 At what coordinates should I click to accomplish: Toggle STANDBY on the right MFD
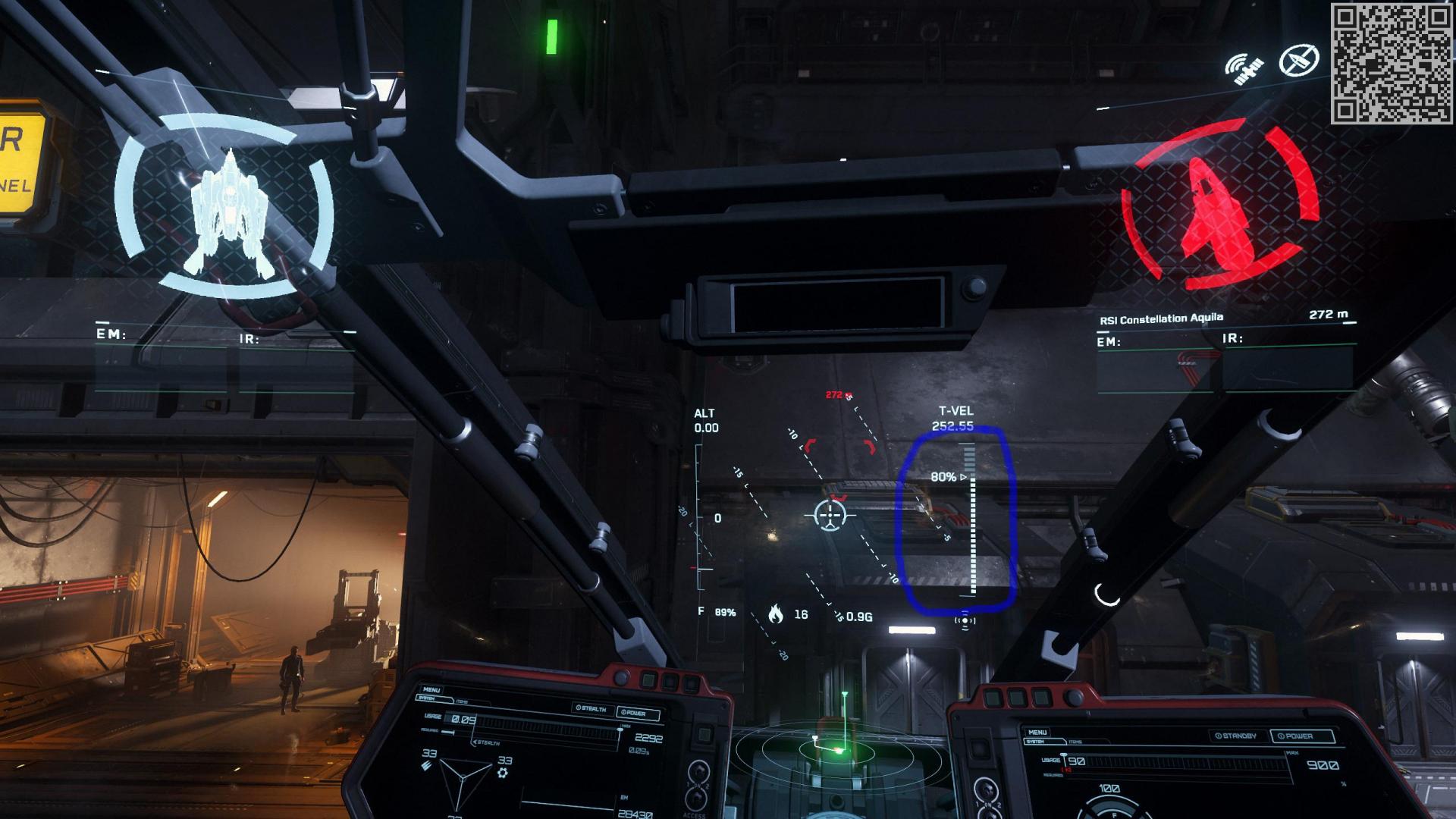(1236, 736)
